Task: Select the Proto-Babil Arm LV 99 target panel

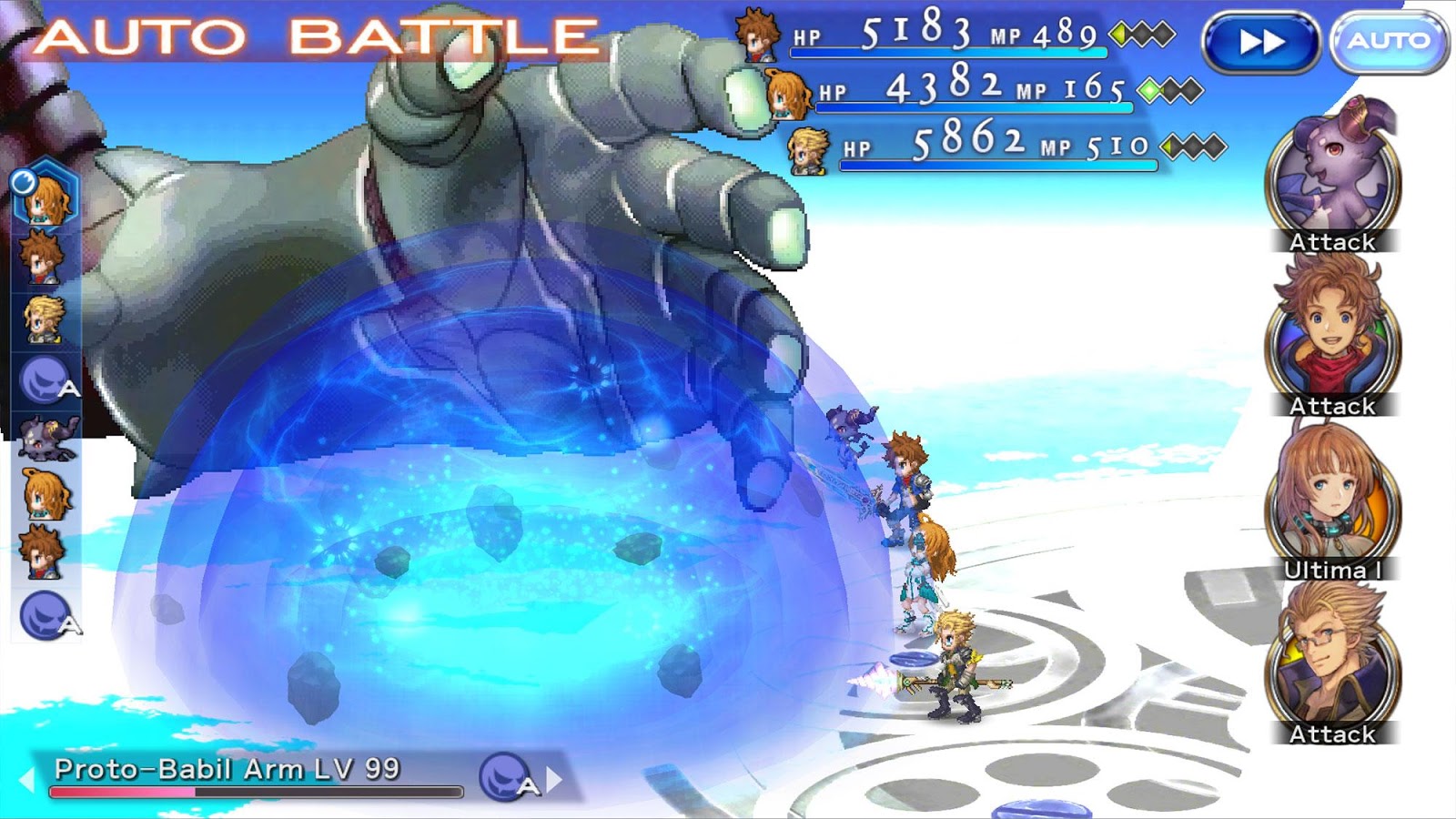Action: pyautogui.click(x=255, y=775)
